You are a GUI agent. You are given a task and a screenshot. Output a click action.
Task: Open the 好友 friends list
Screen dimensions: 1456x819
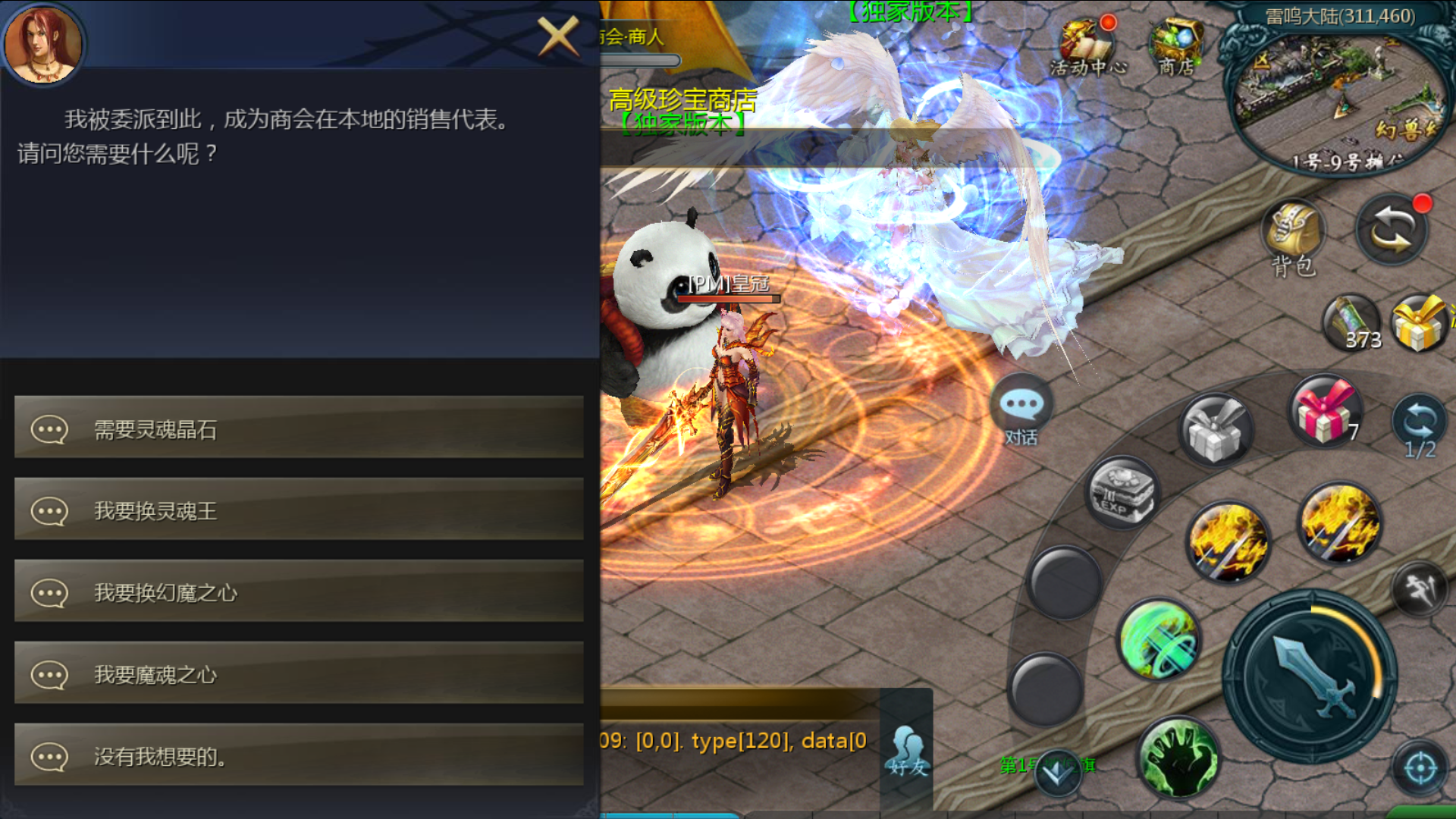click(x=908, y=752)
